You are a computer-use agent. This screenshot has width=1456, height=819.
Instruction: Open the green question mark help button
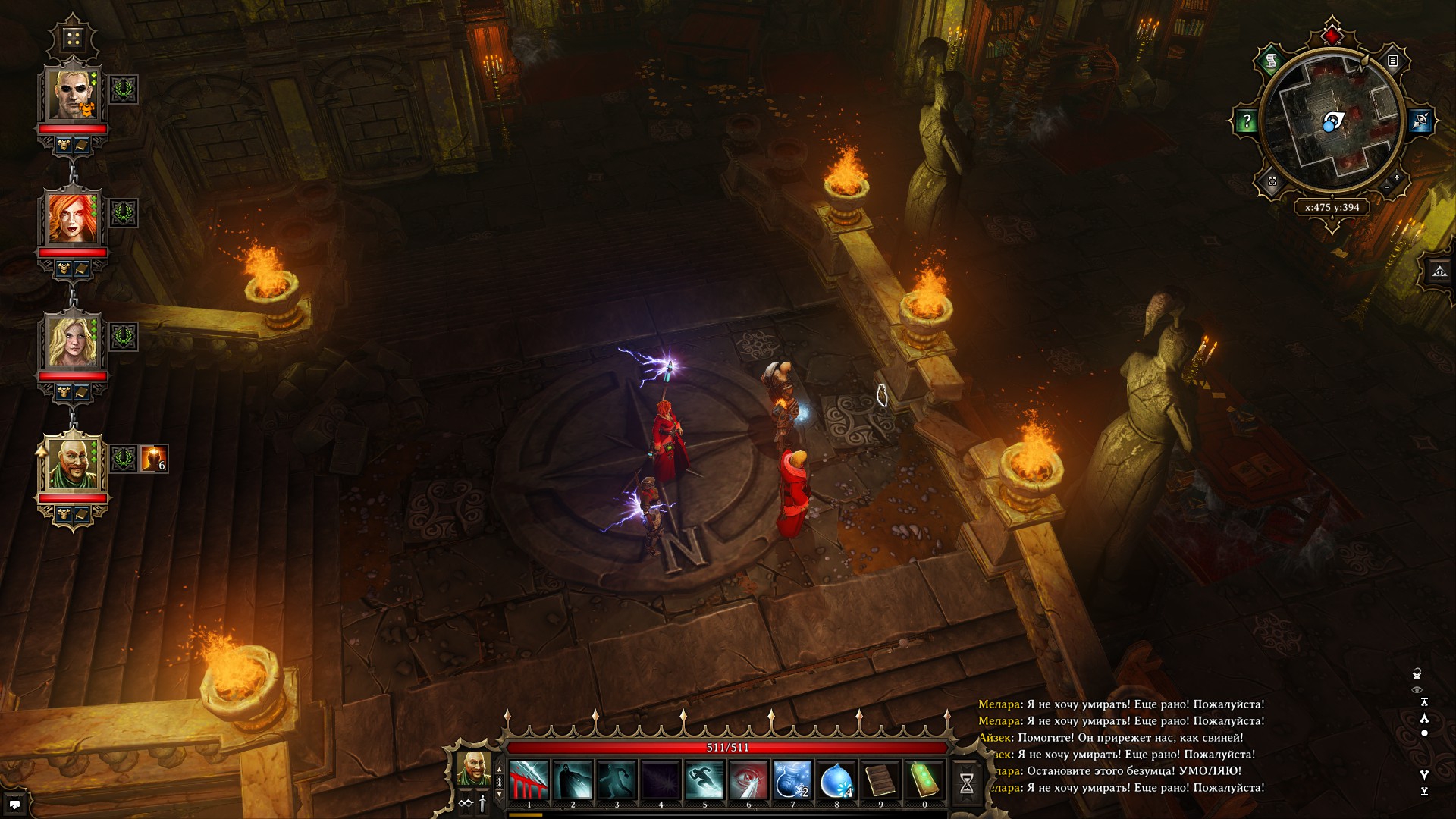1247,121
